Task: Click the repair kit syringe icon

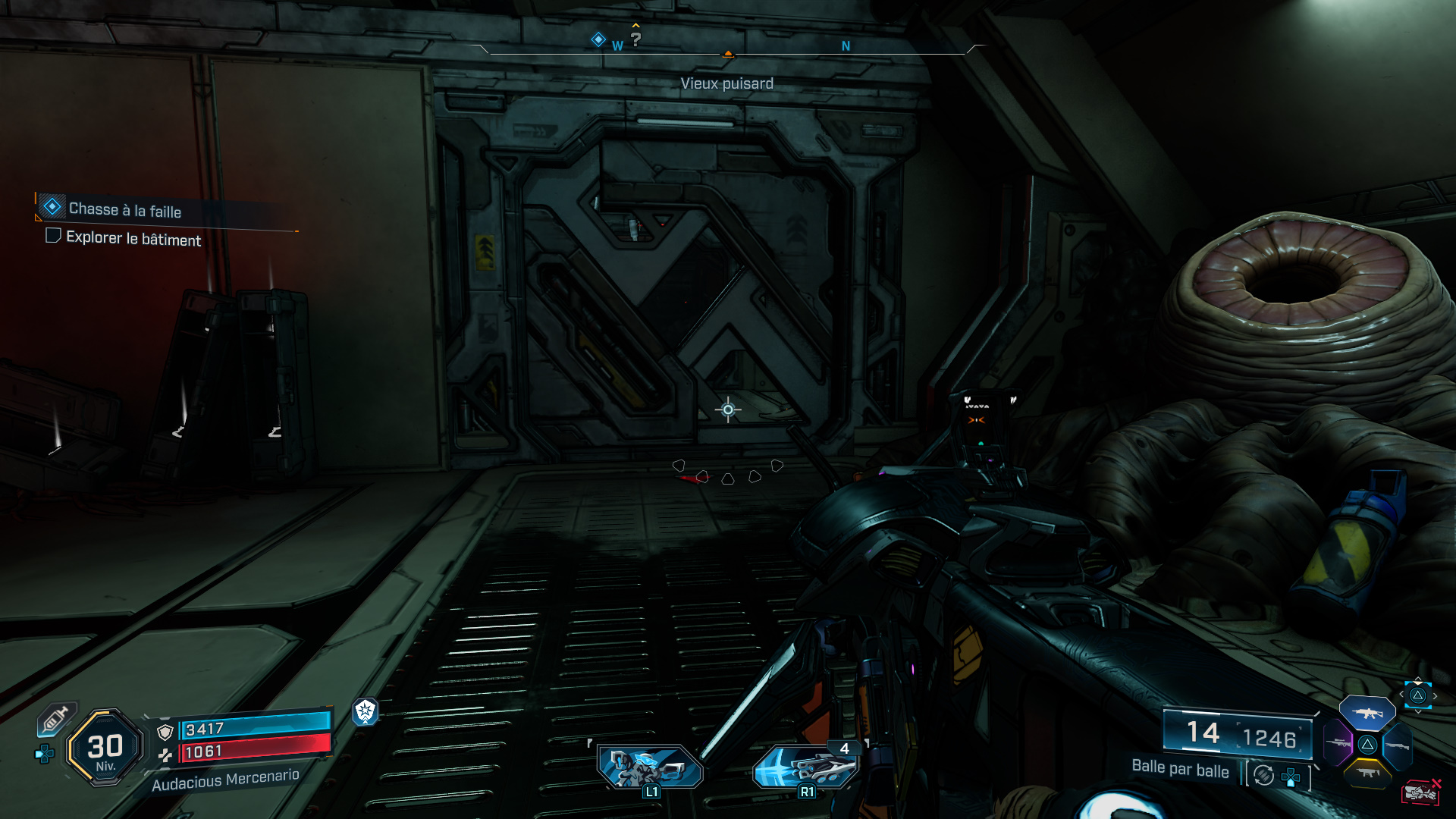Action: (x=56, y=718)
